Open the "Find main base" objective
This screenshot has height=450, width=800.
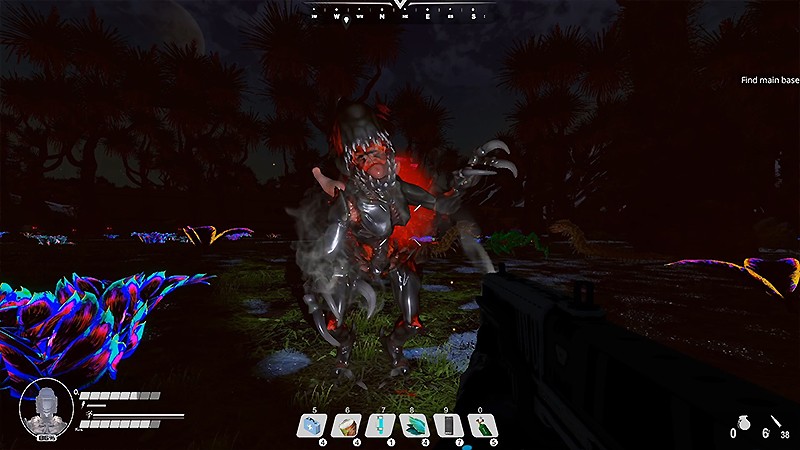click(767, 81)
